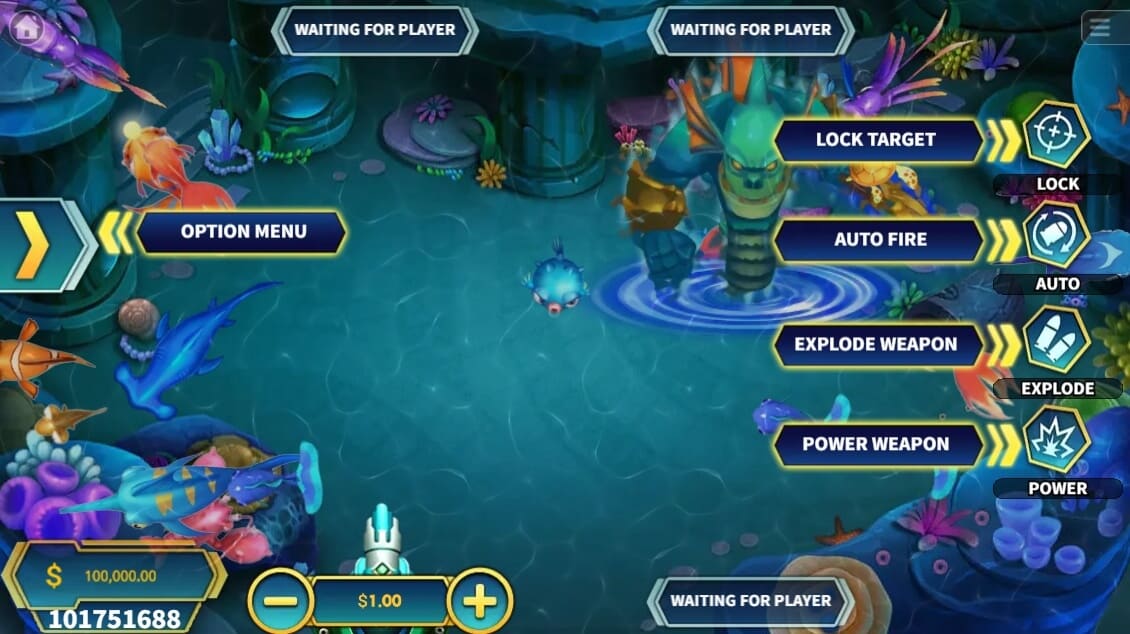Choose the Power weapon icon
The width and height of the screenshot is (1130, 634).
[x=1057, y=441]
